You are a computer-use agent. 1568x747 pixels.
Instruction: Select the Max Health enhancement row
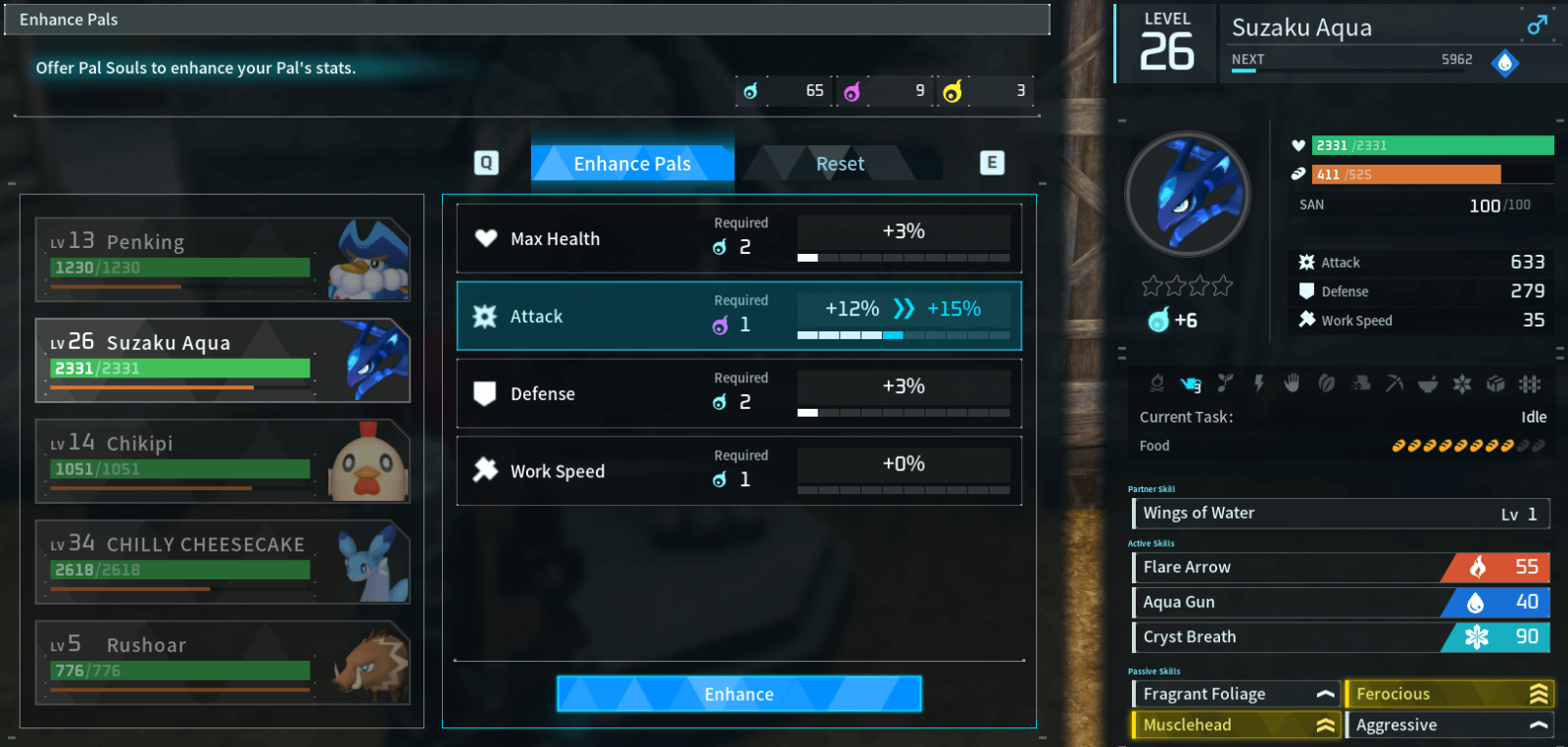tap(738, 237)
